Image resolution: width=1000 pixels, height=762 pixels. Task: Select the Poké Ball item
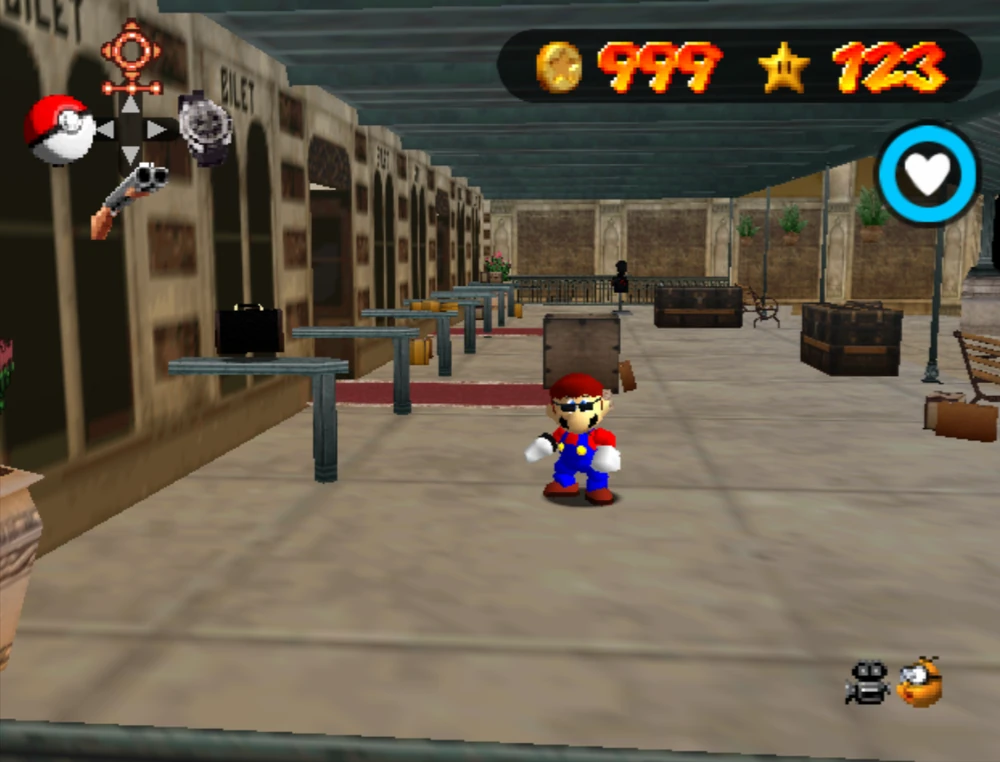(x=59, y=129)
